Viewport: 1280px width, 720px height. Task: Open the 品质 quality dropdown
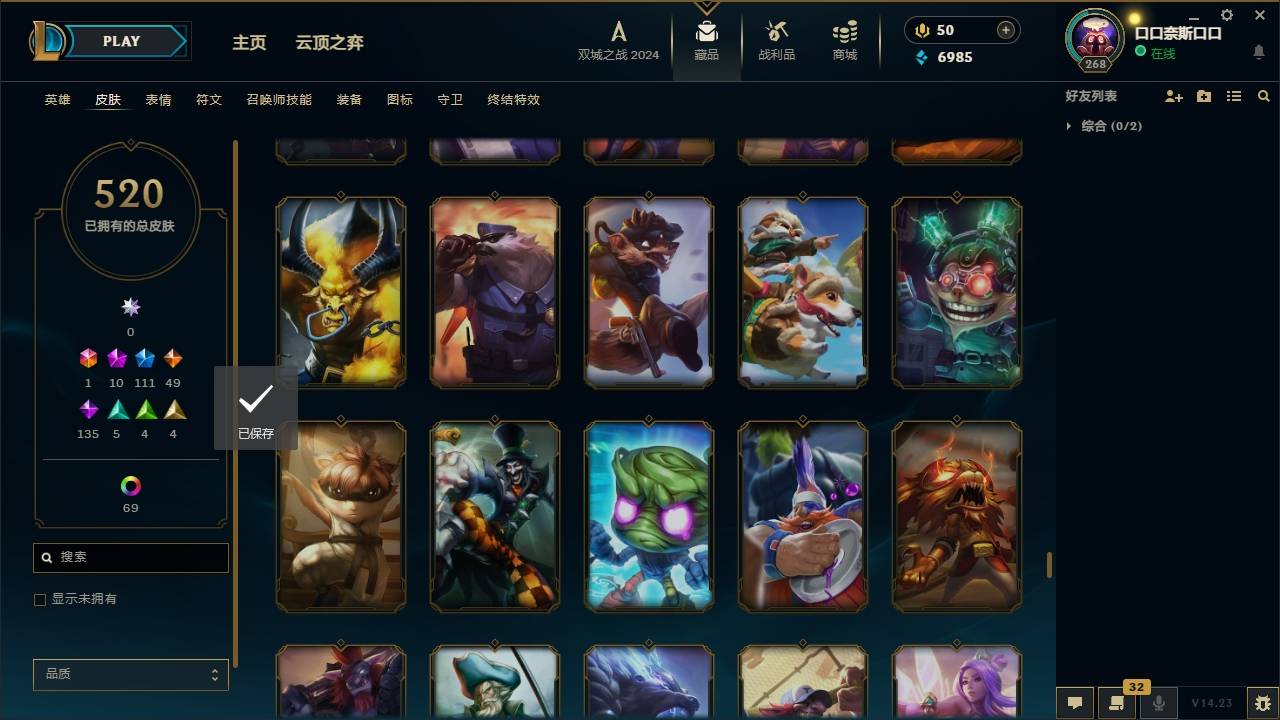point(130,674)
